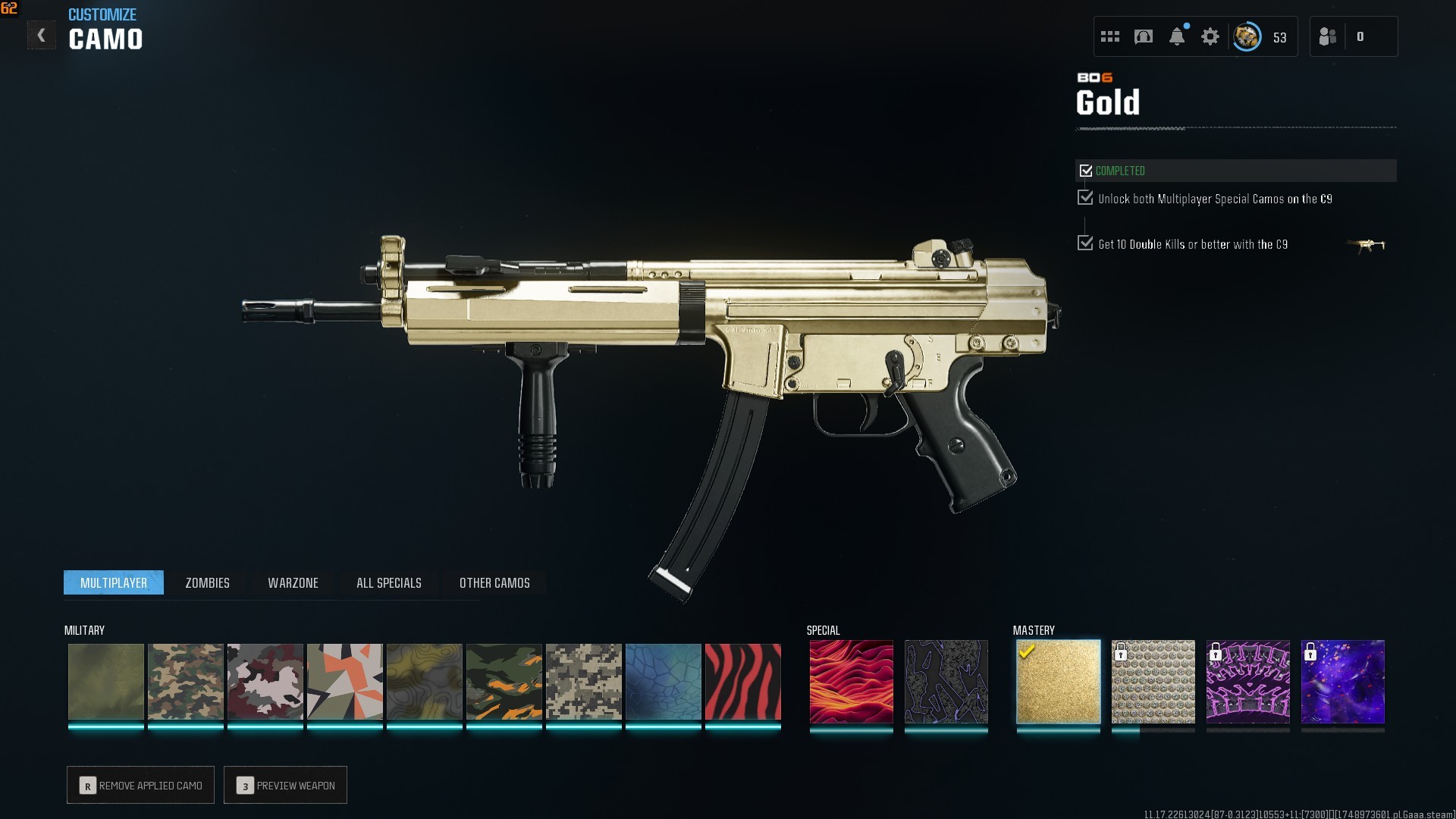Select the purple Dark Spine mastery camo
The width and height of the screenshot is (1456, 819).
click(1247, 682)
